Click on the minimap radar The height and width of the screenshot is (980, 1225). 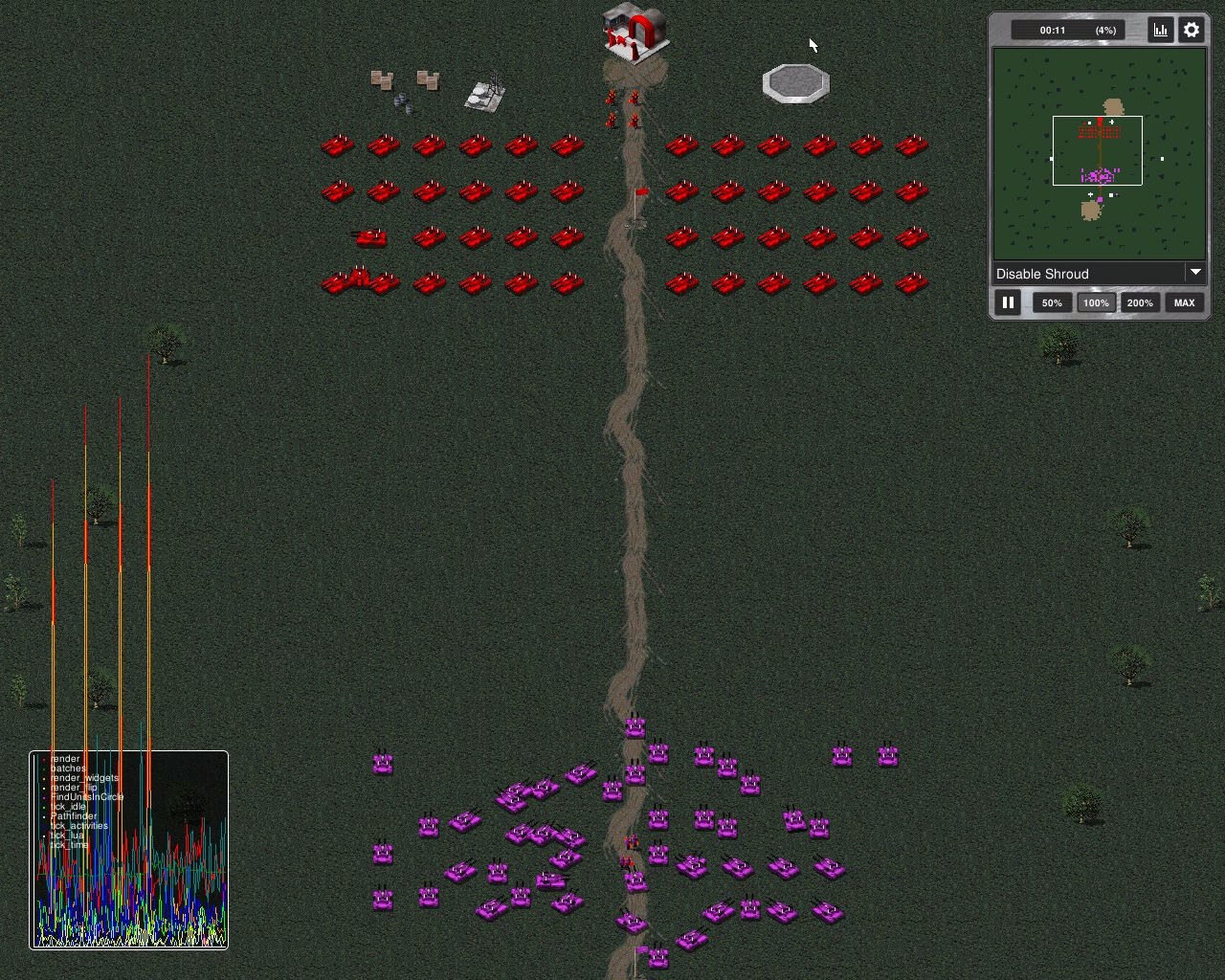pyautogui.click(x=1099, y=154)
